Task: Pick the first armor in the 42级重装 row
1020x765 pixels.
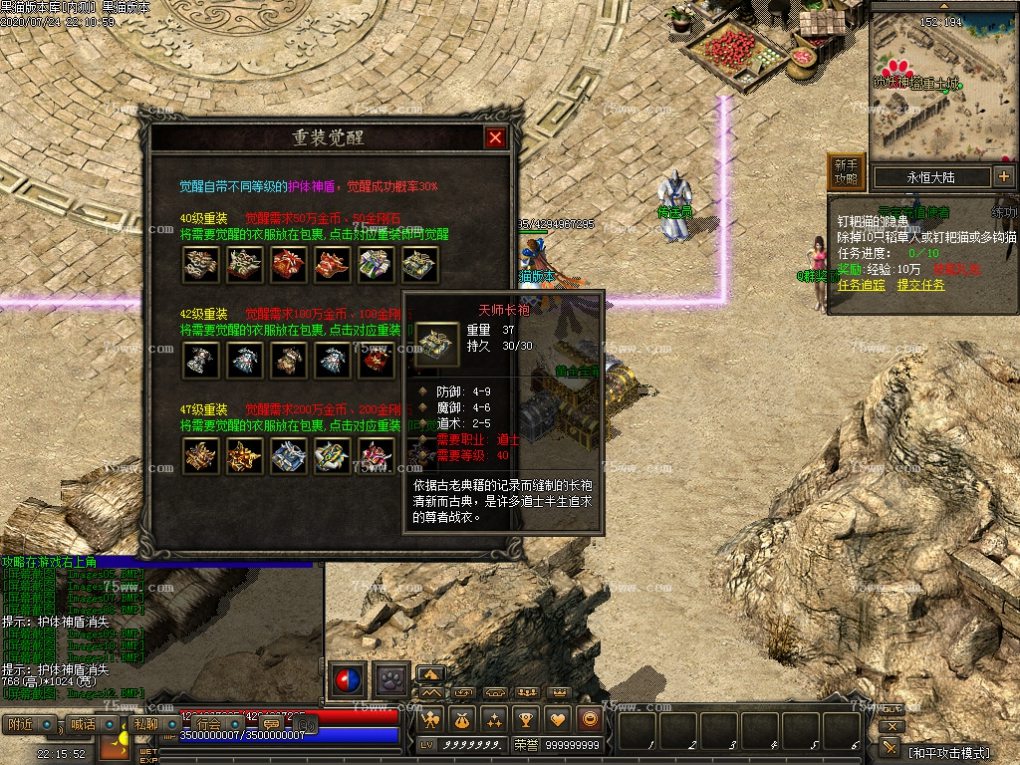Action: [x=200, y=360]
